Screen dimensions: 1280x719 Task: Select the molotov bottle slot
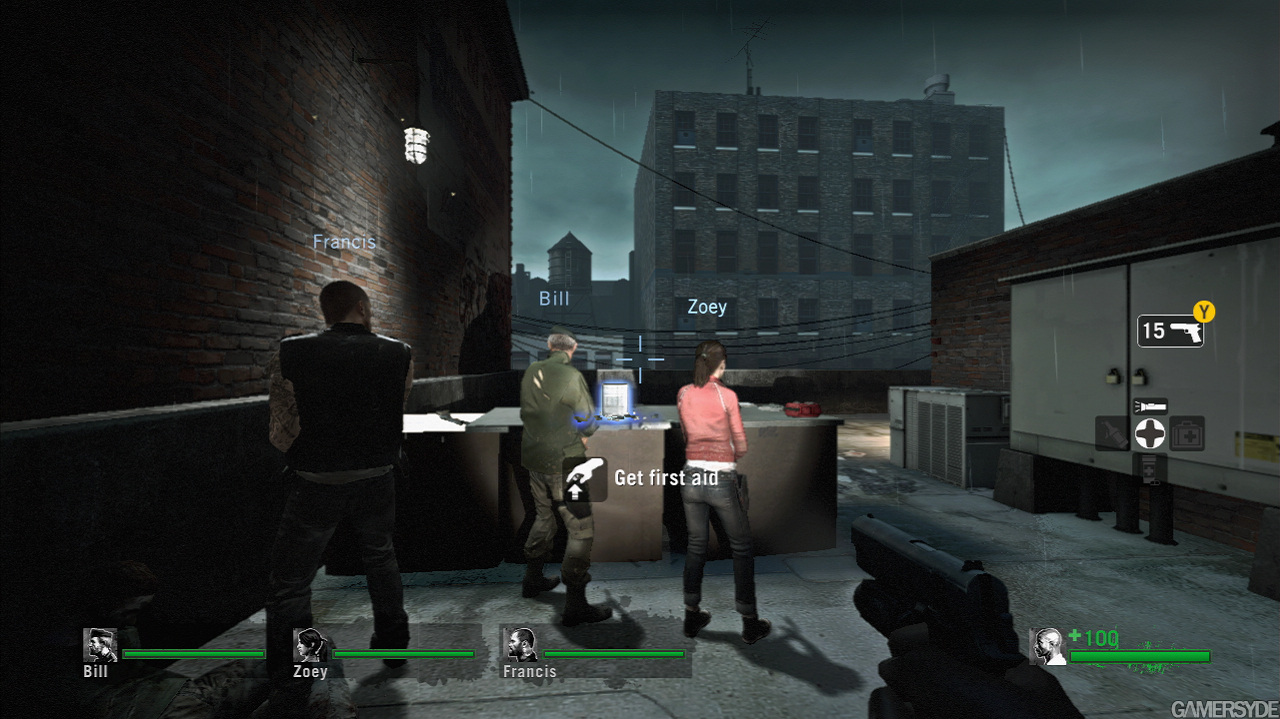pyautogui.click(x=1112, y=433)
